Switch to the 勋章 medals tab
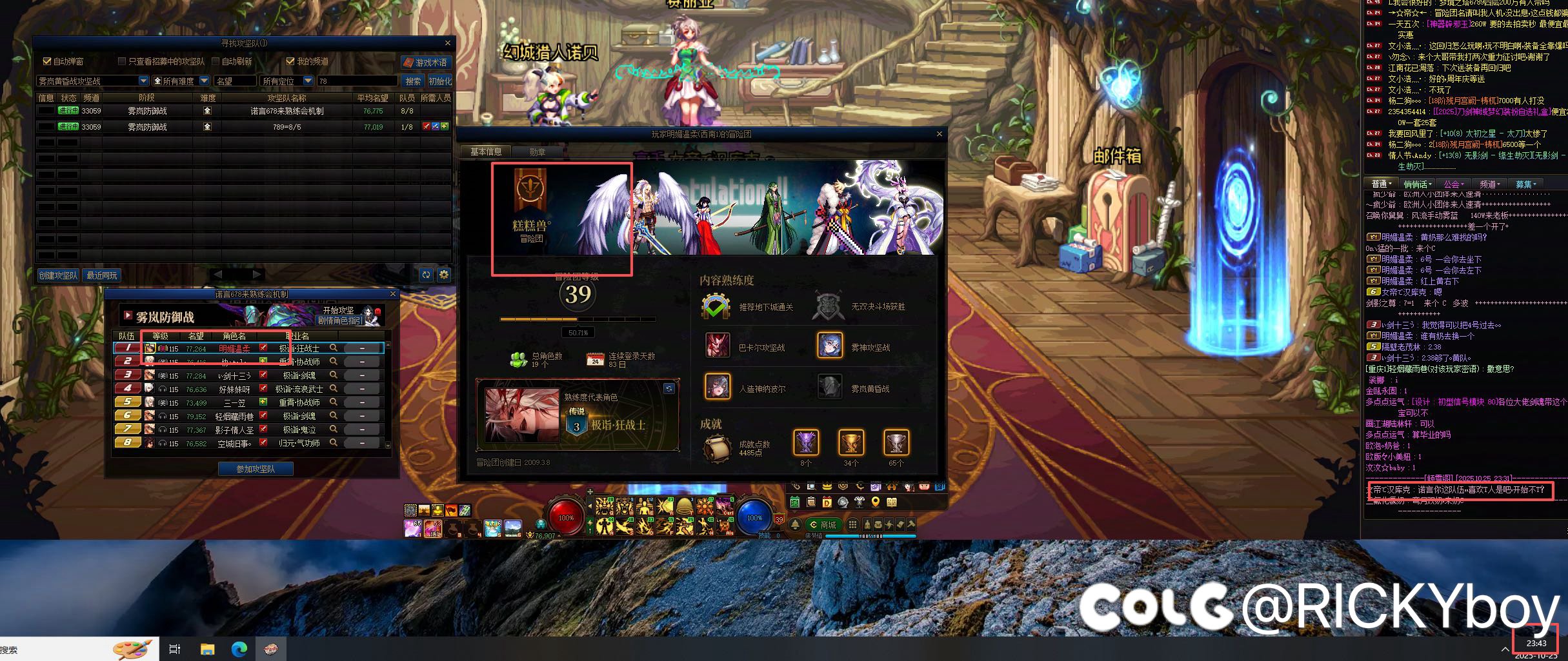This screenshot has width=1568, height=661. [537, 152]
